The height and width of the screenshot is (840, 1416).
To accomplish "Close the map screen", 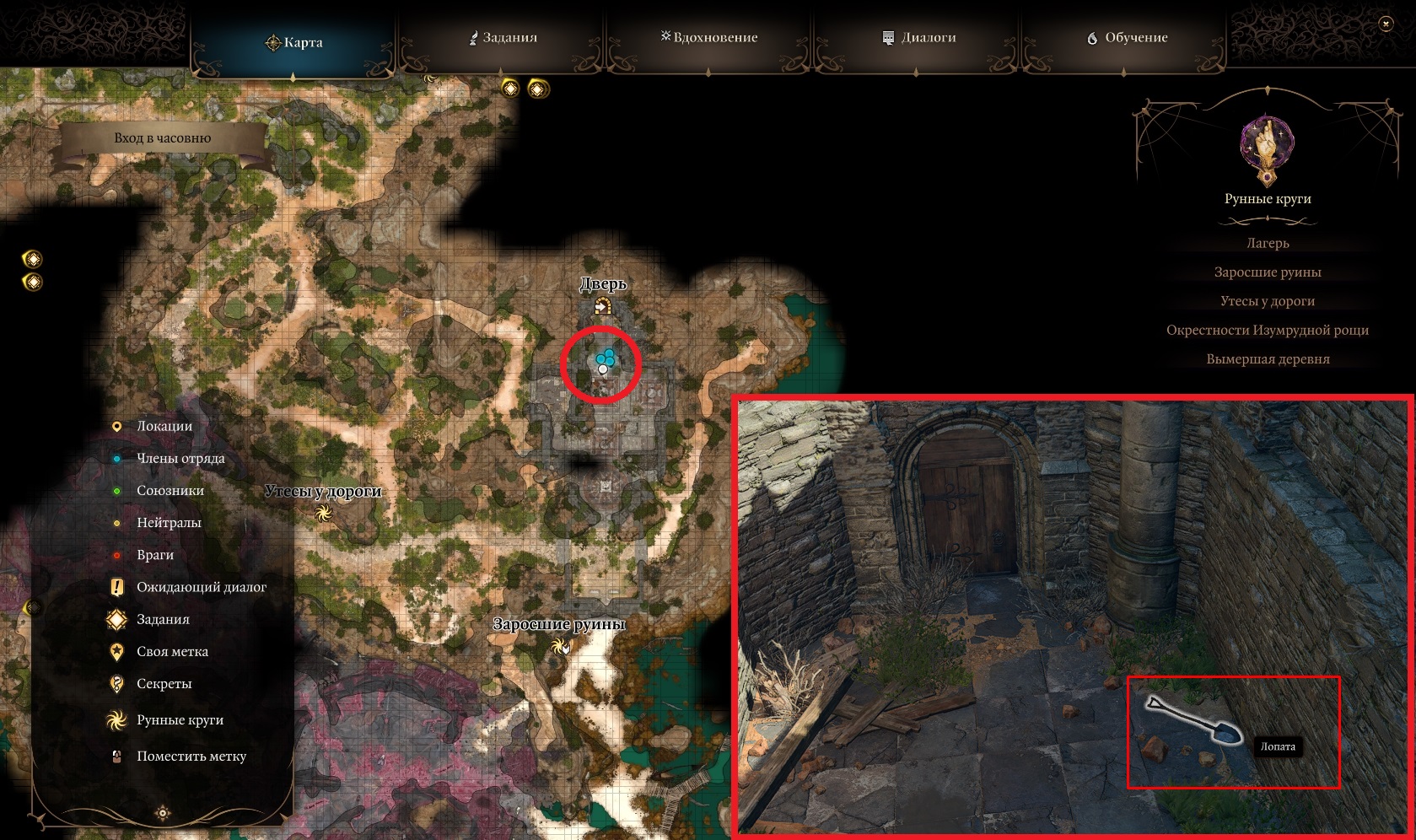I will [x=1385, y=24].
